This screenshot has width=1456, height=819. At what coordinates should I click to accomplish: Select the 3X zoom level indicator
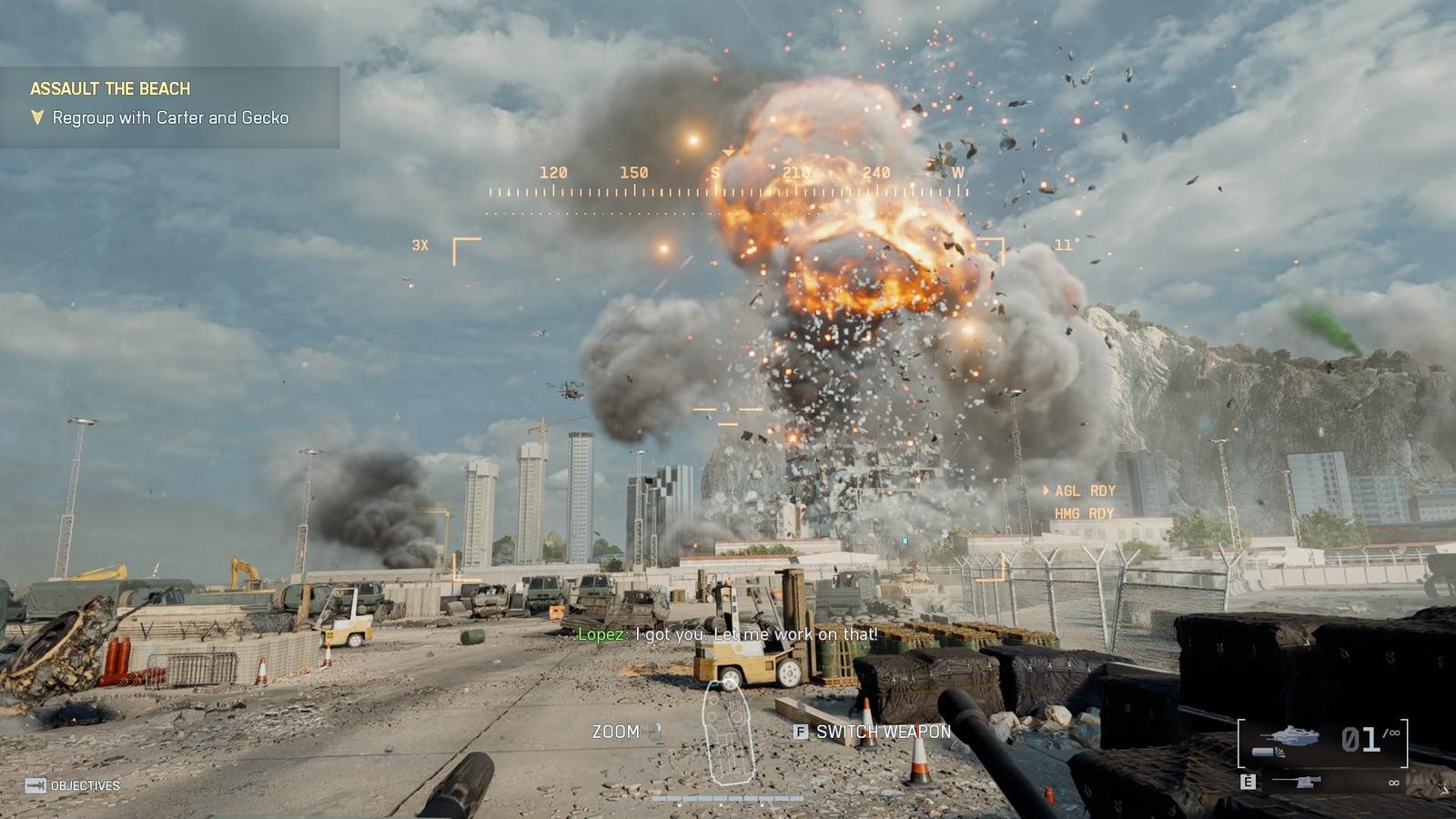pyautogui.click(x=420, y=245)
